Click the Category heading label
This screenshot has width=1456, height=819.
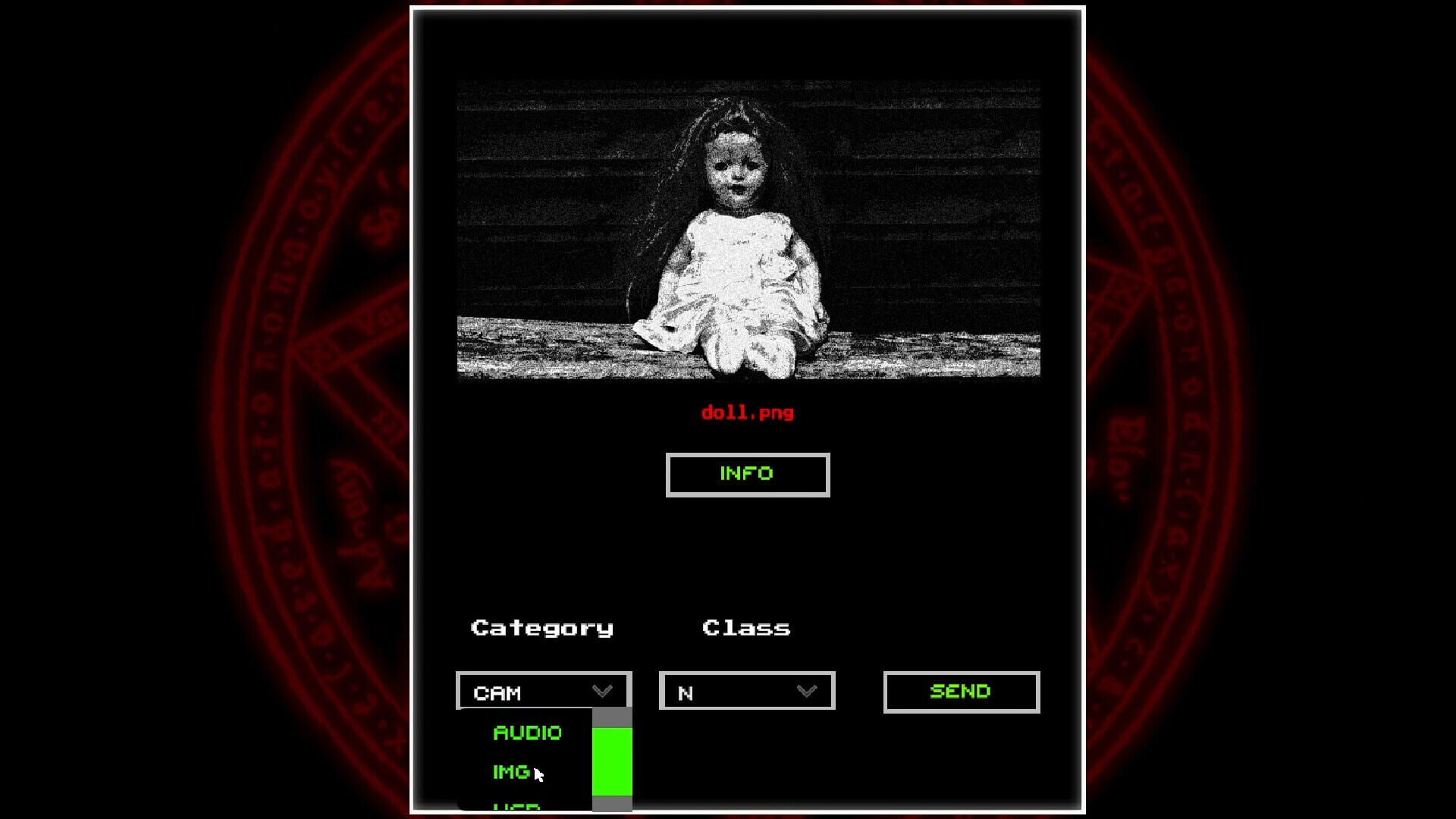pyautogui.click(x=541, y=627)
